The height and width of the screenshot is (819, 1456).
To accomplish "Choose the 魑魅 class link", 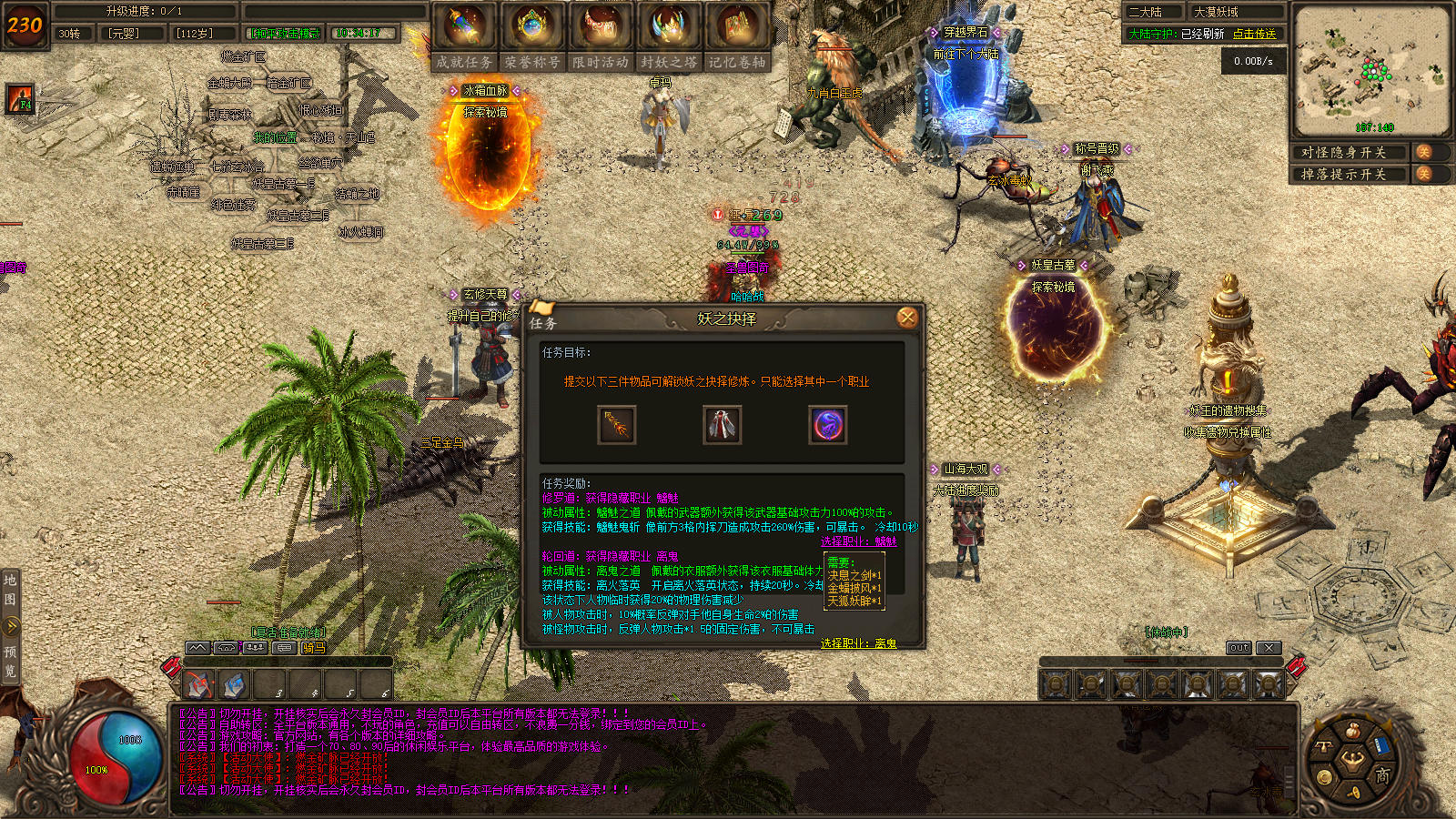I will click(858, 541).
